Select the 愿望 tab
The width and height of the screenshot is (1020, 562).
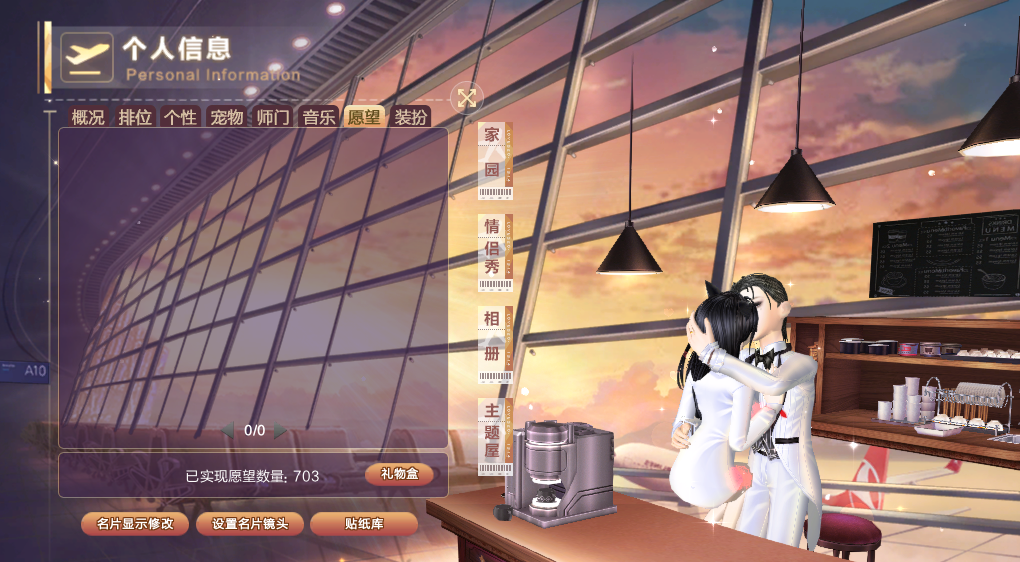tap(364, 117)
